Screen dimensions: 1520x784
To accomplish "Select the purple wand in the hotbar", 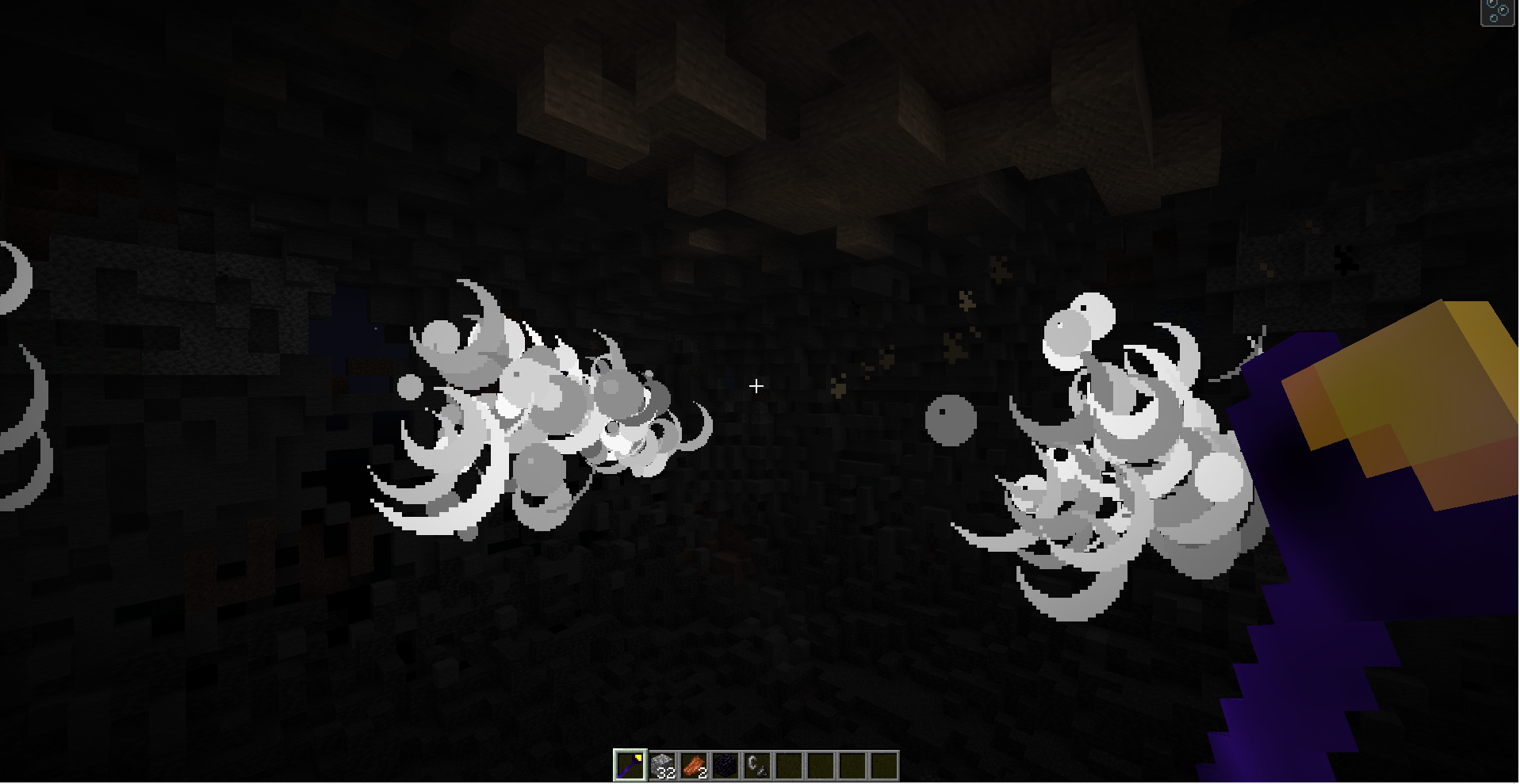I will (x=629, y=763).
